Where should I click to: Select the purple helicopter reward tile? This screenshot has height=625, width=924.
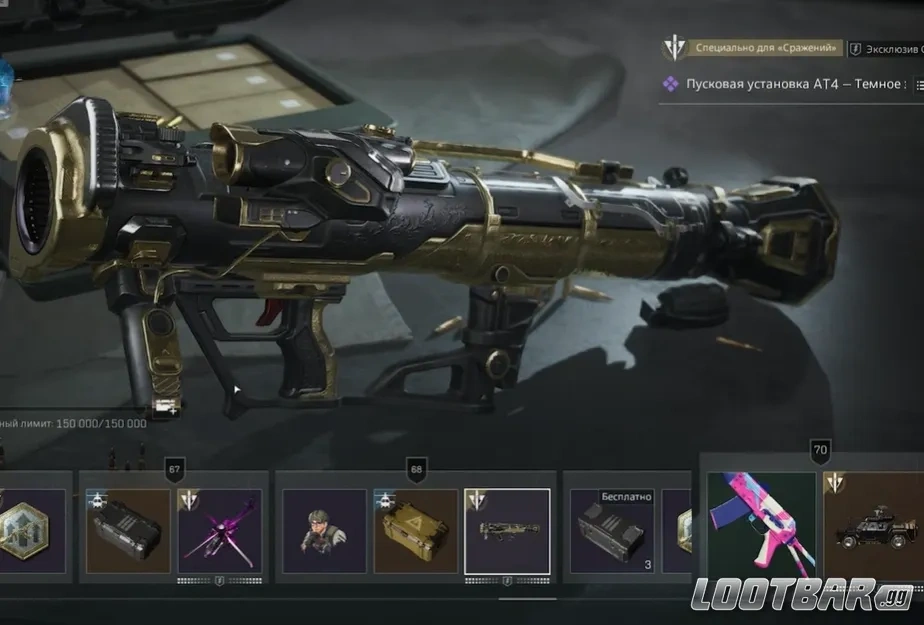coord(220,530)
